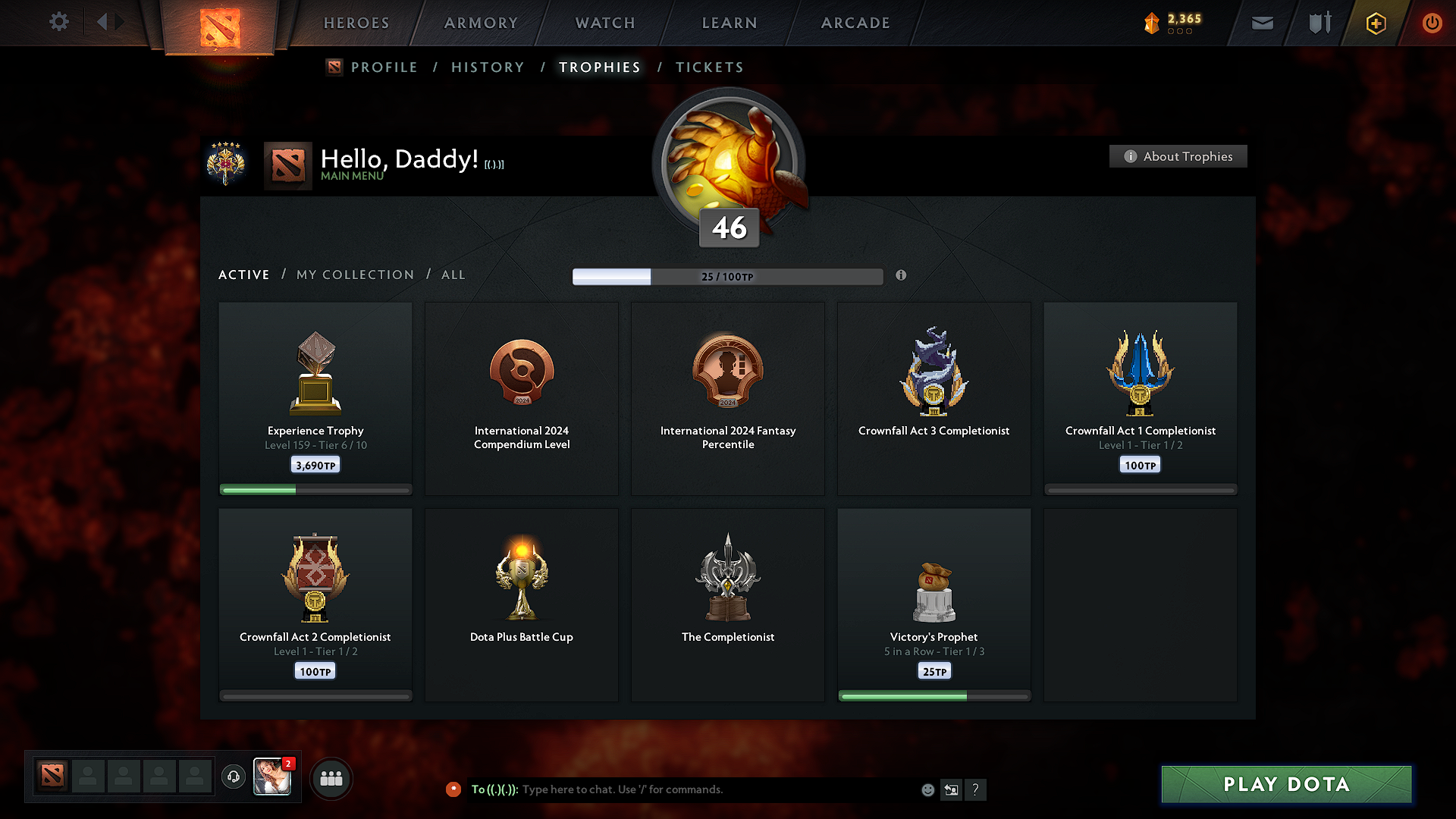Open the friends list people icon
Viewport: 1456px width, 819px height.
(x=331, y=778)
